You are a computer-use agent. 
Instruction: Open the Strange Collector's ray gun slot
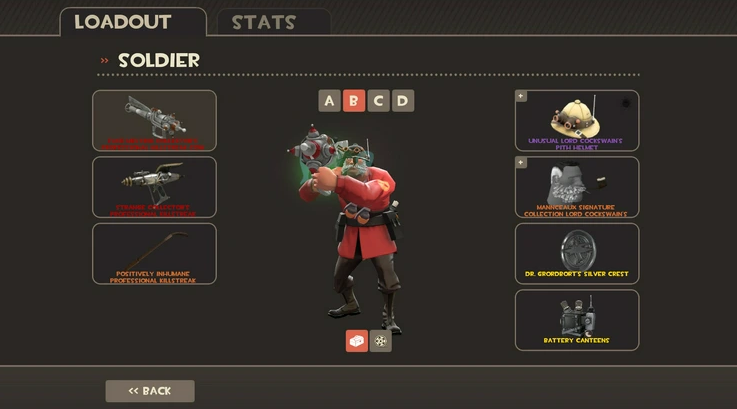[x=154, y=187]
